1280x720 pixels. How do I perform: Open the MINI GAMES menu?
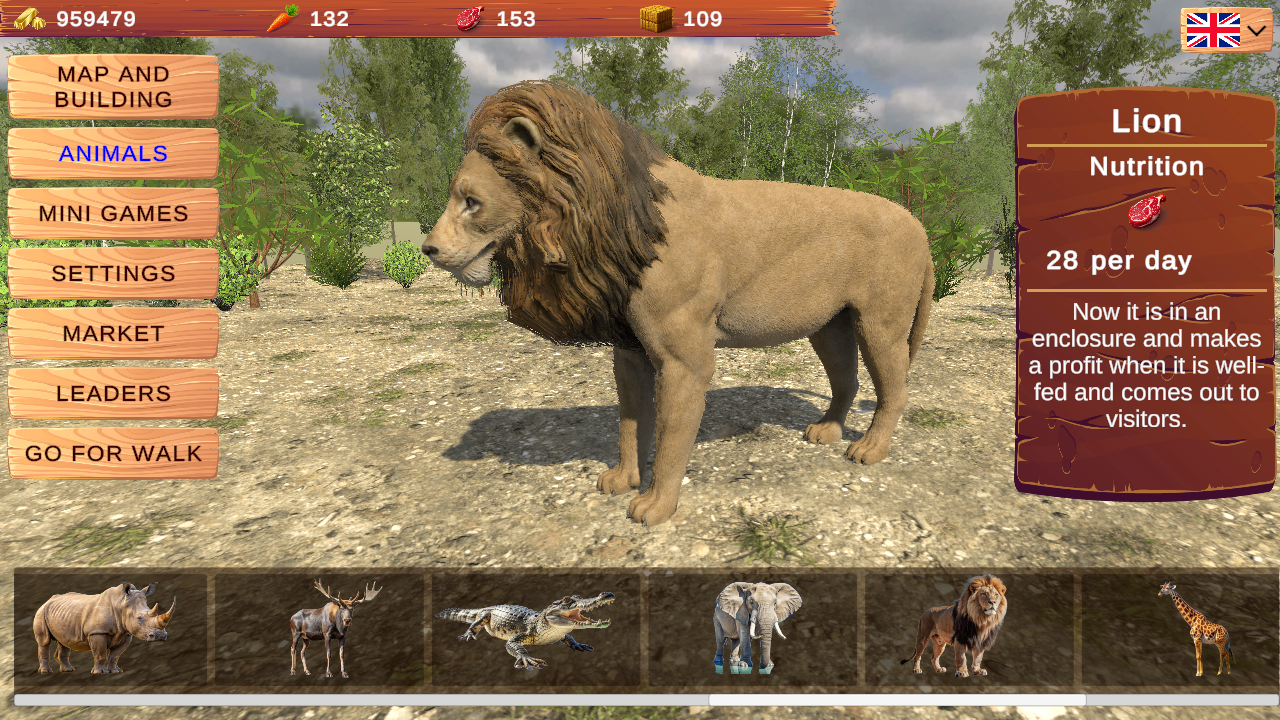[112, 213]
